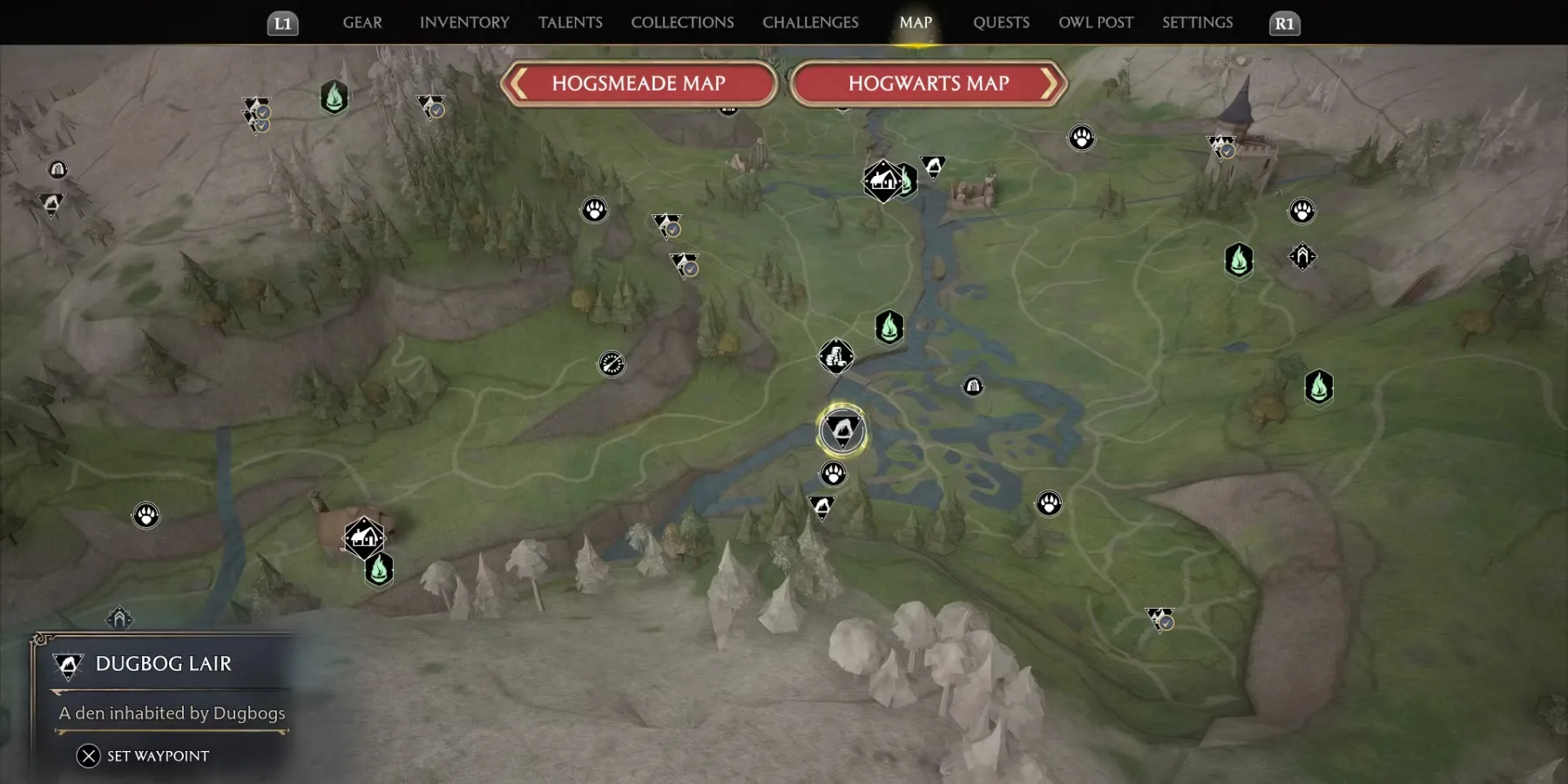This screenshot has height=784, width=1568.
Task: Show the Challenges tab
Action: coord(810,23)
